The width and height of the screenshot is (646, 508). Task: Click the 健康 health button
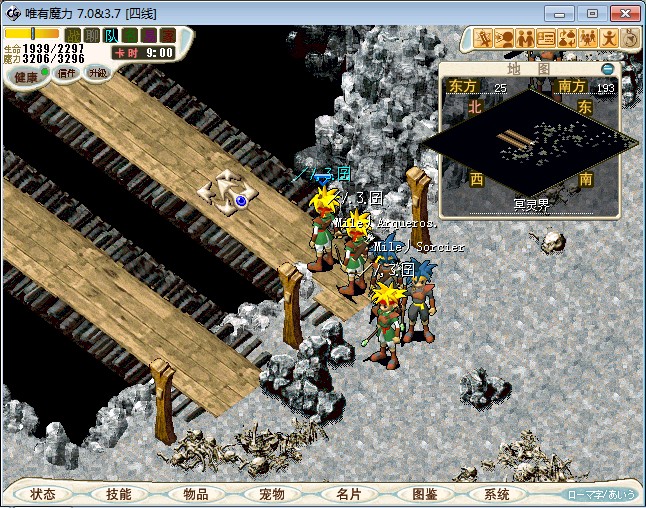click(x=26, y=76)
